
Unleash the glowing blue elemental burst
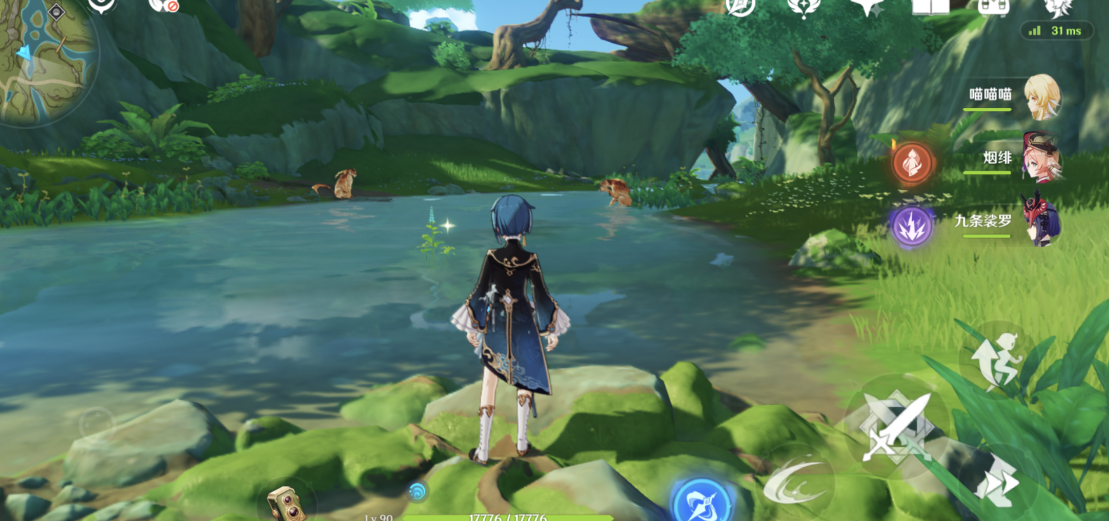pyautogui.click(x=700, y=498)
